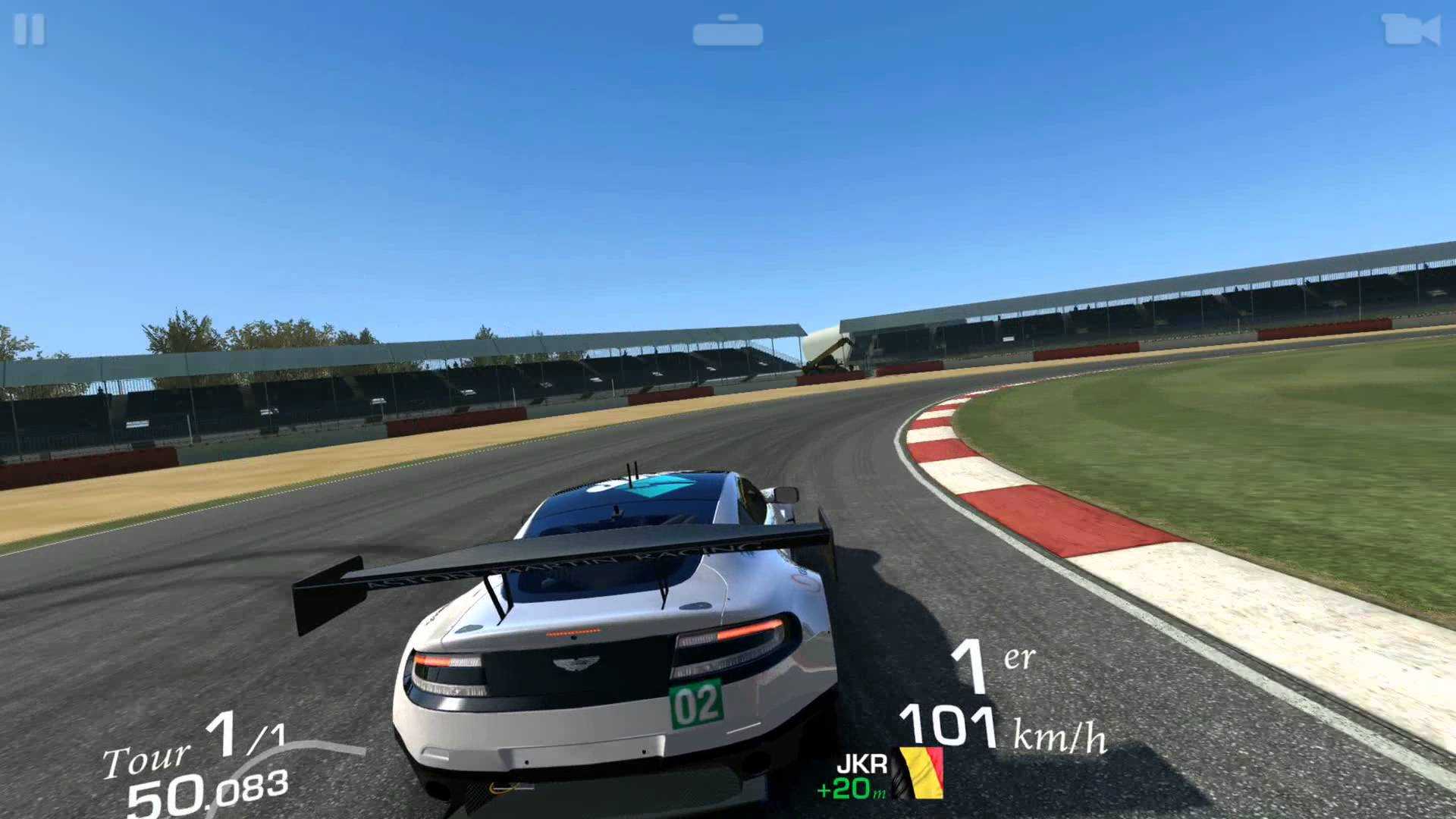The width and height of the screenshot is (1456, 819).
Task: Pause the race
Action: 30,30
